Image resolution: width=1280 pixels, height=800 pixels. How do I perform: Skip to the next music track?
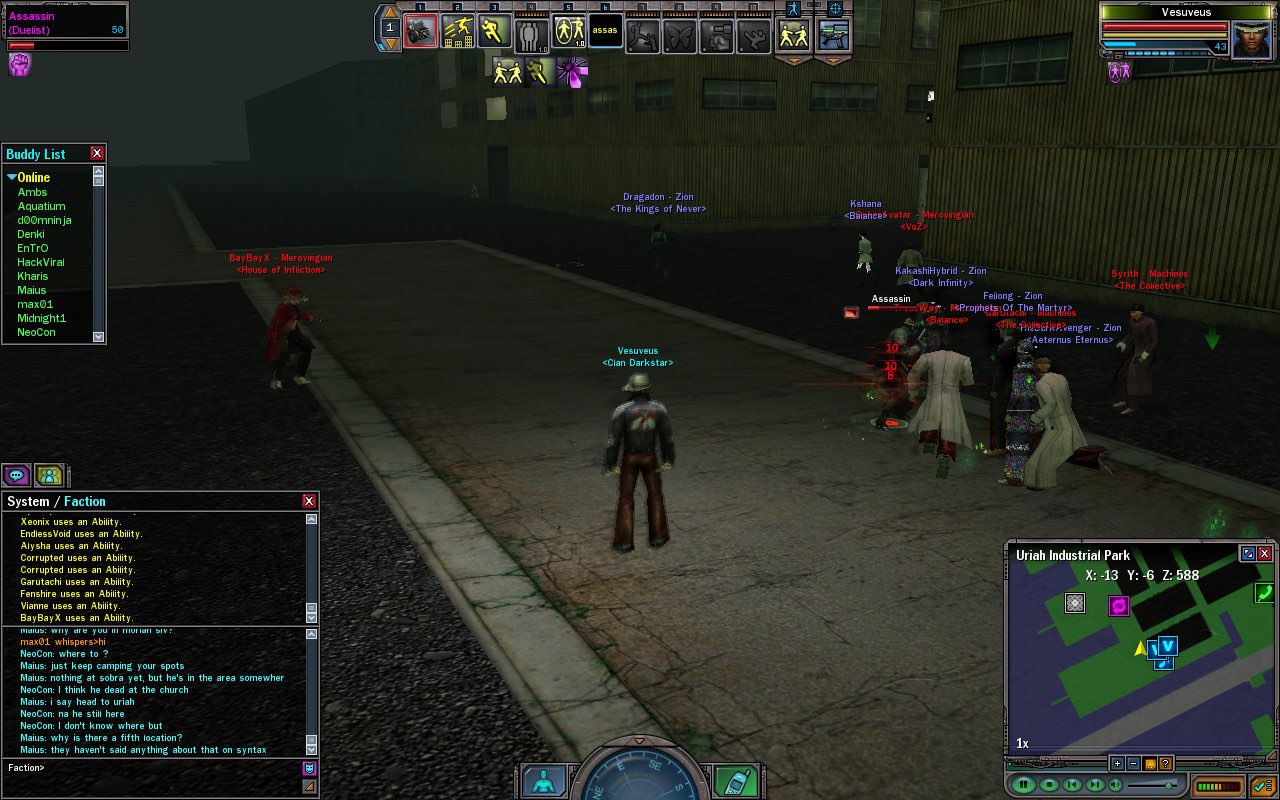(x=1095, y=785)
